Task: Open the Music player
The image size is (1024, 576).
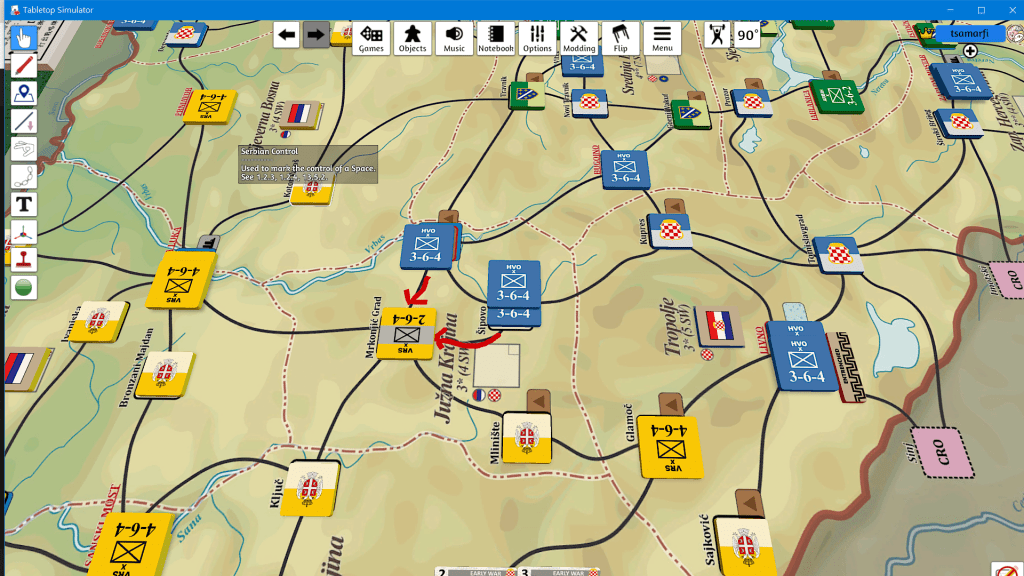Action: point(454,38)
